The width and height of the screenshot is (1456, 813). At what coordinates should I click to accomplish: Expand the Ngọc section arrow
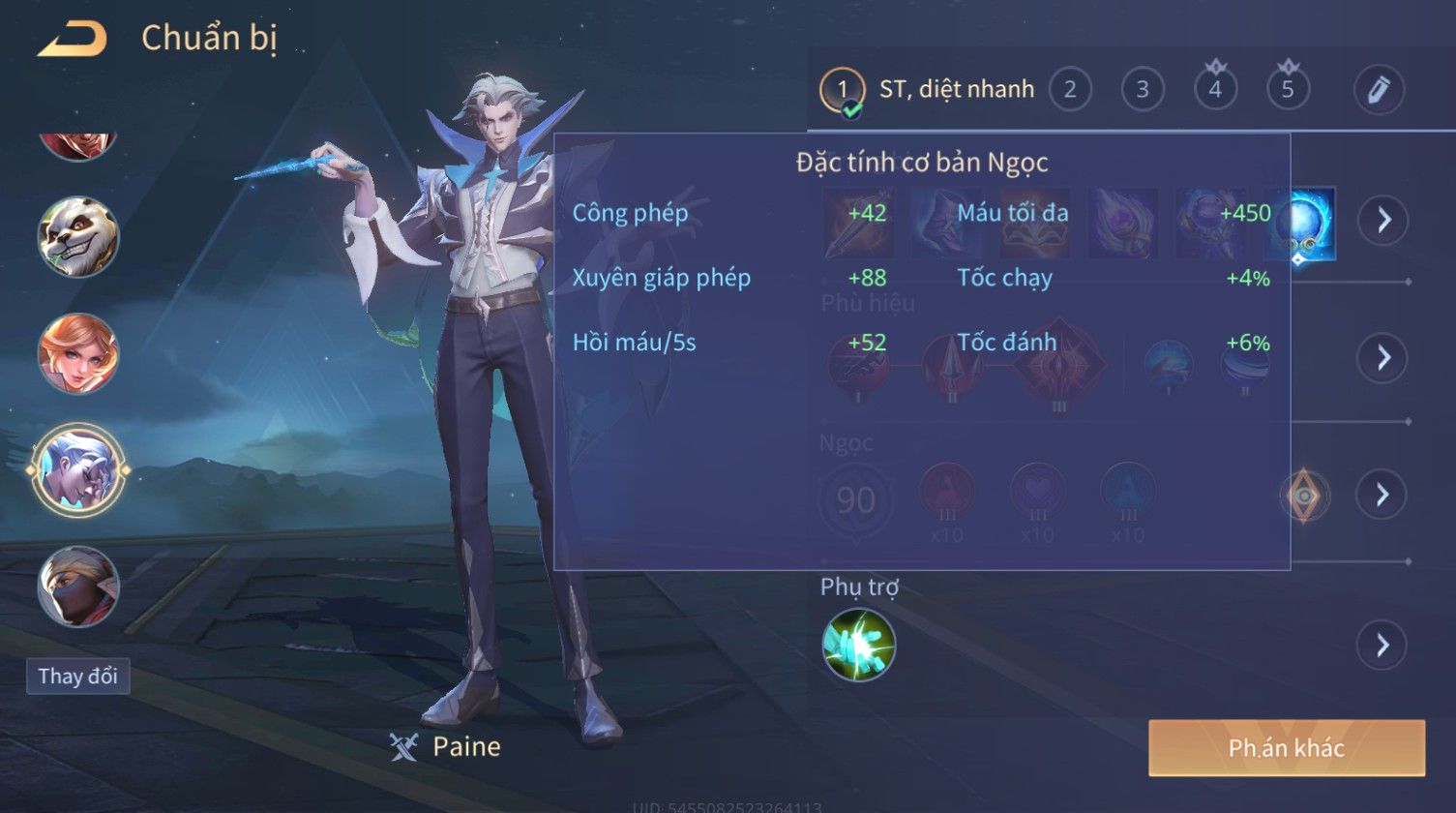point(1382,495)
